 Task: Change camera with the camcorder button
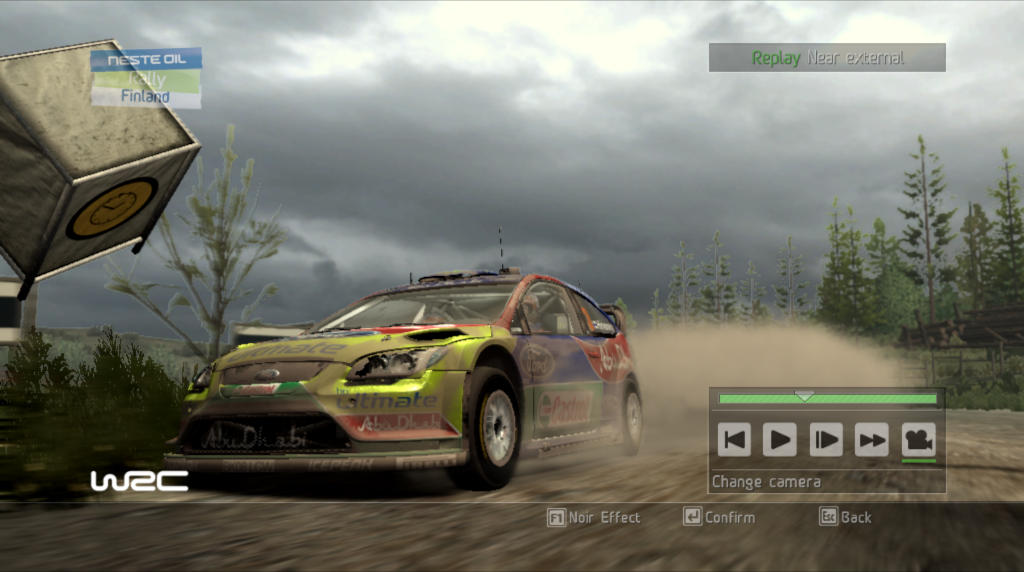918,439
